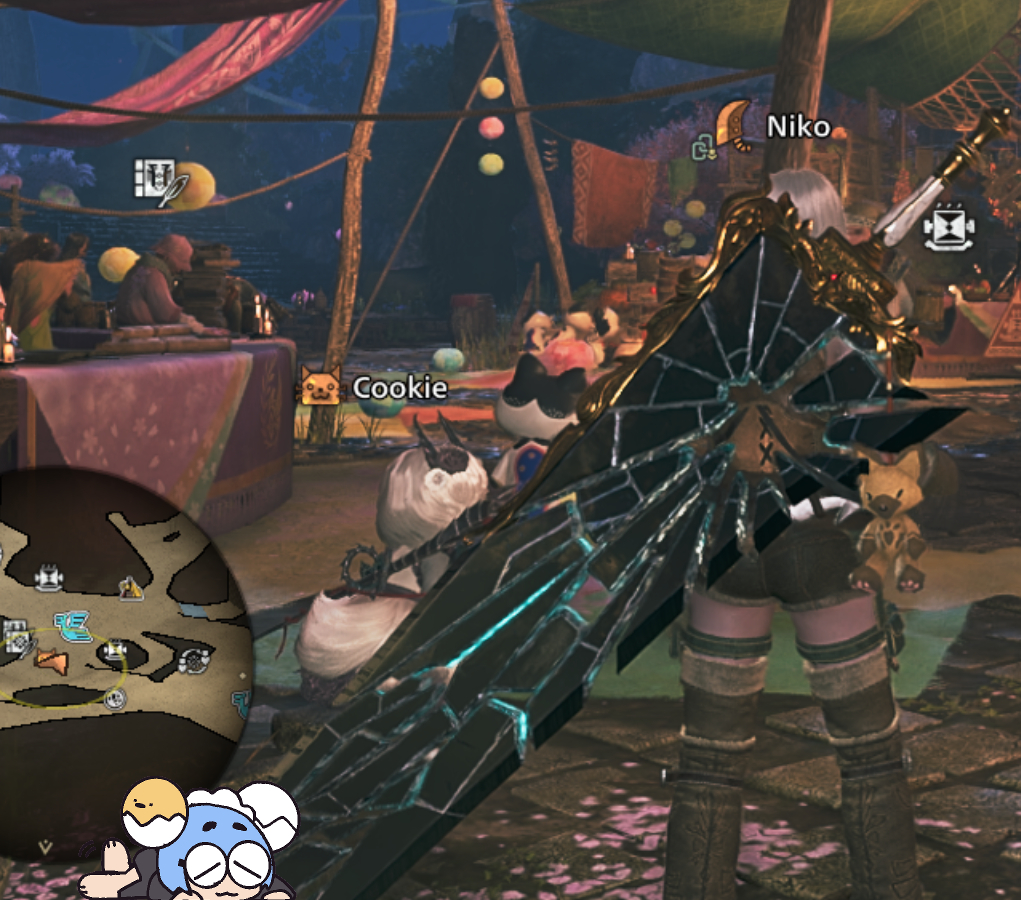Viewport: 1021px width, 900px height.
Task: Select the quill board facility marker
Action: coord(155,179)
